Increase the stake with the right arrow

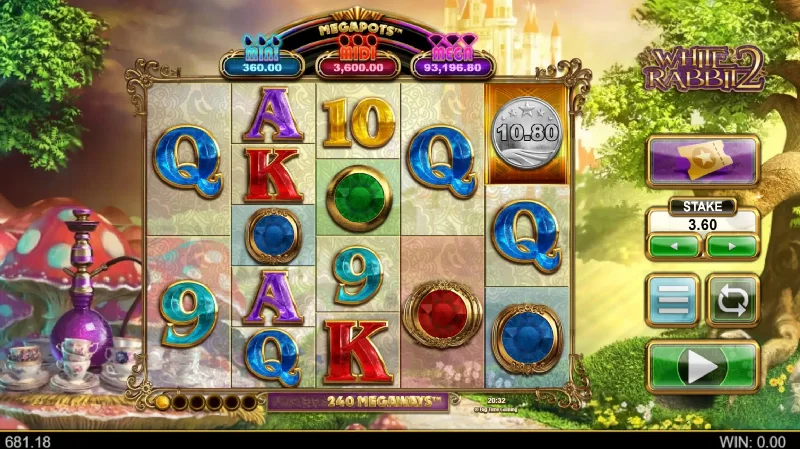731,246
